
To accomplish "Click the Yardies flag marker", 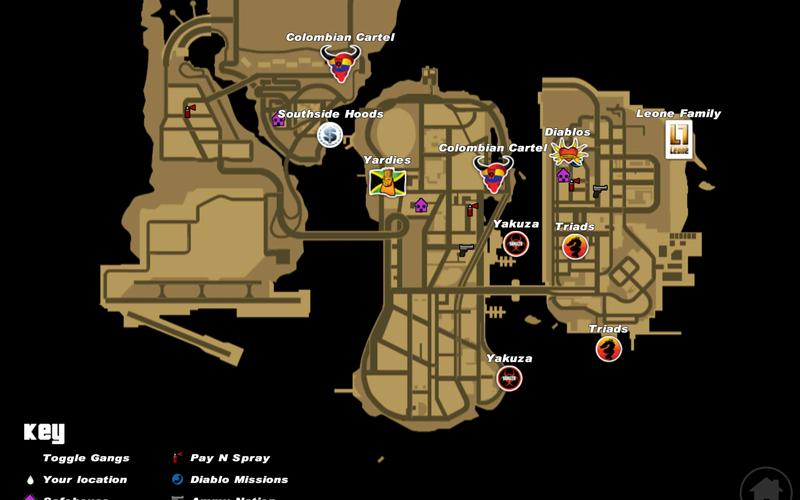I will tap(387, 182).
